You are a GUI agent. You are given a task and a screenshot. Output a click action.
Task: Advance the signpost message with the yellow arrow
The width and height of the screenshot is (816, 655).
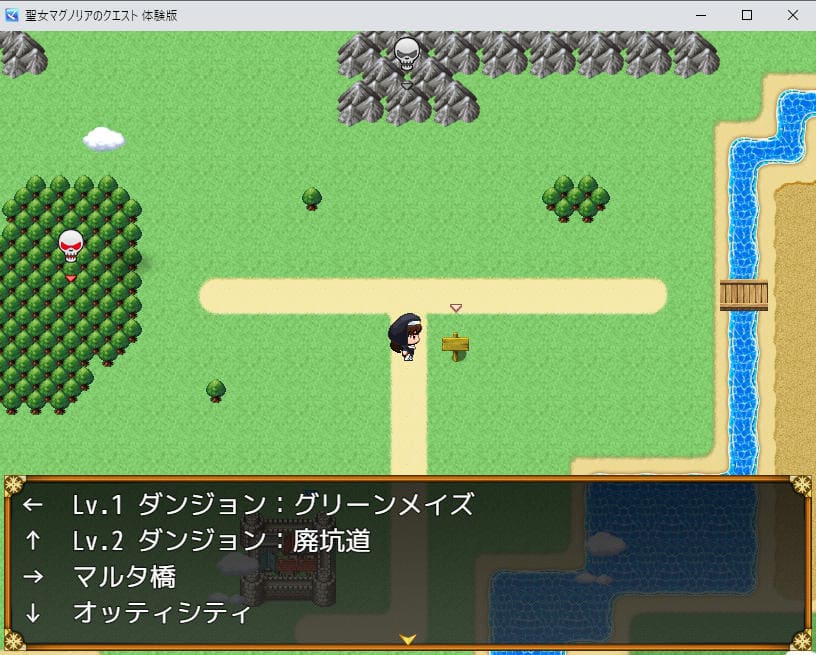tap(407, 639)
